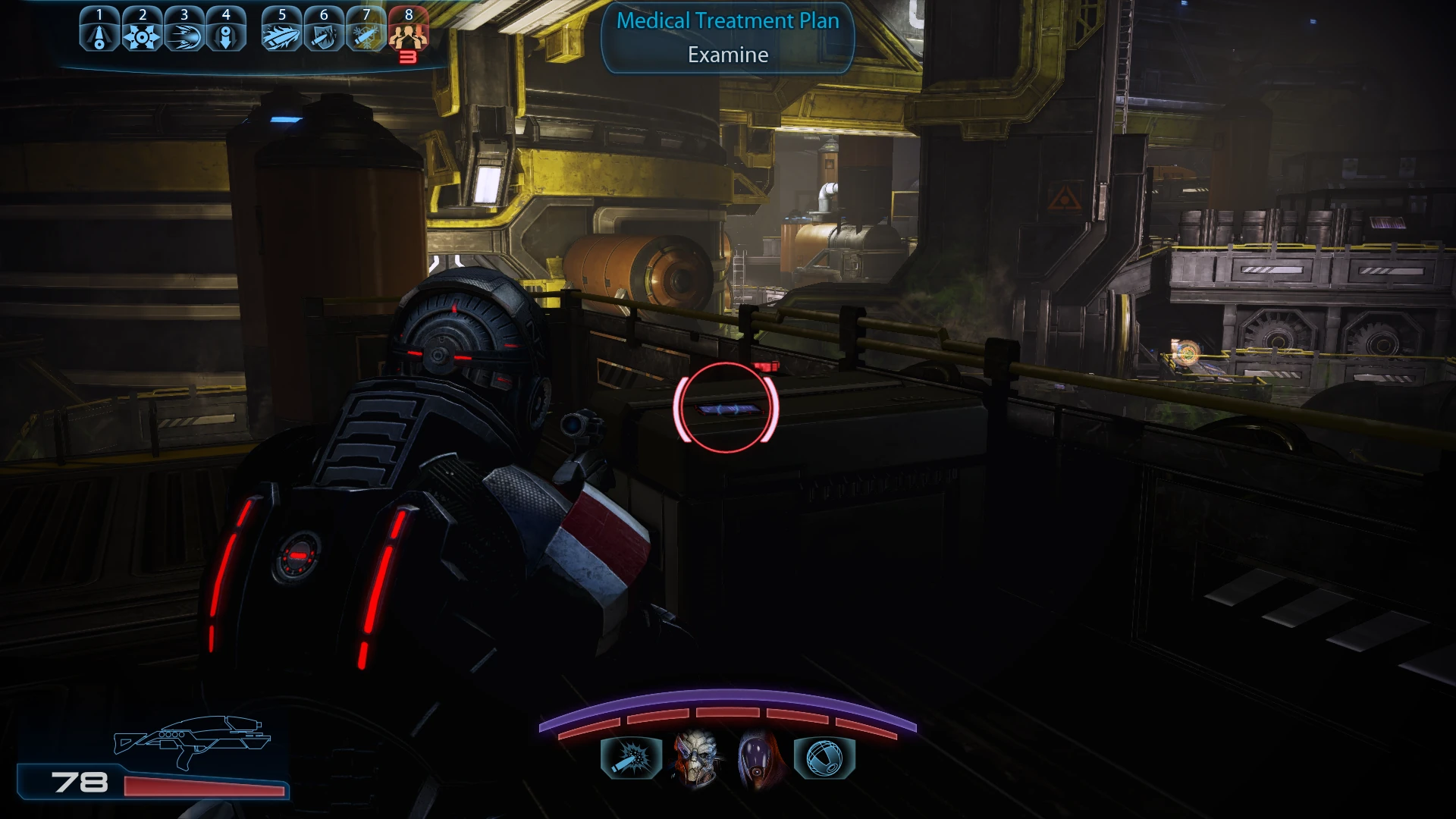The image size is (1456, 819).
Task: Click the Medical Treatment Plan Examine prompt
Action: (x=728, y=38)
